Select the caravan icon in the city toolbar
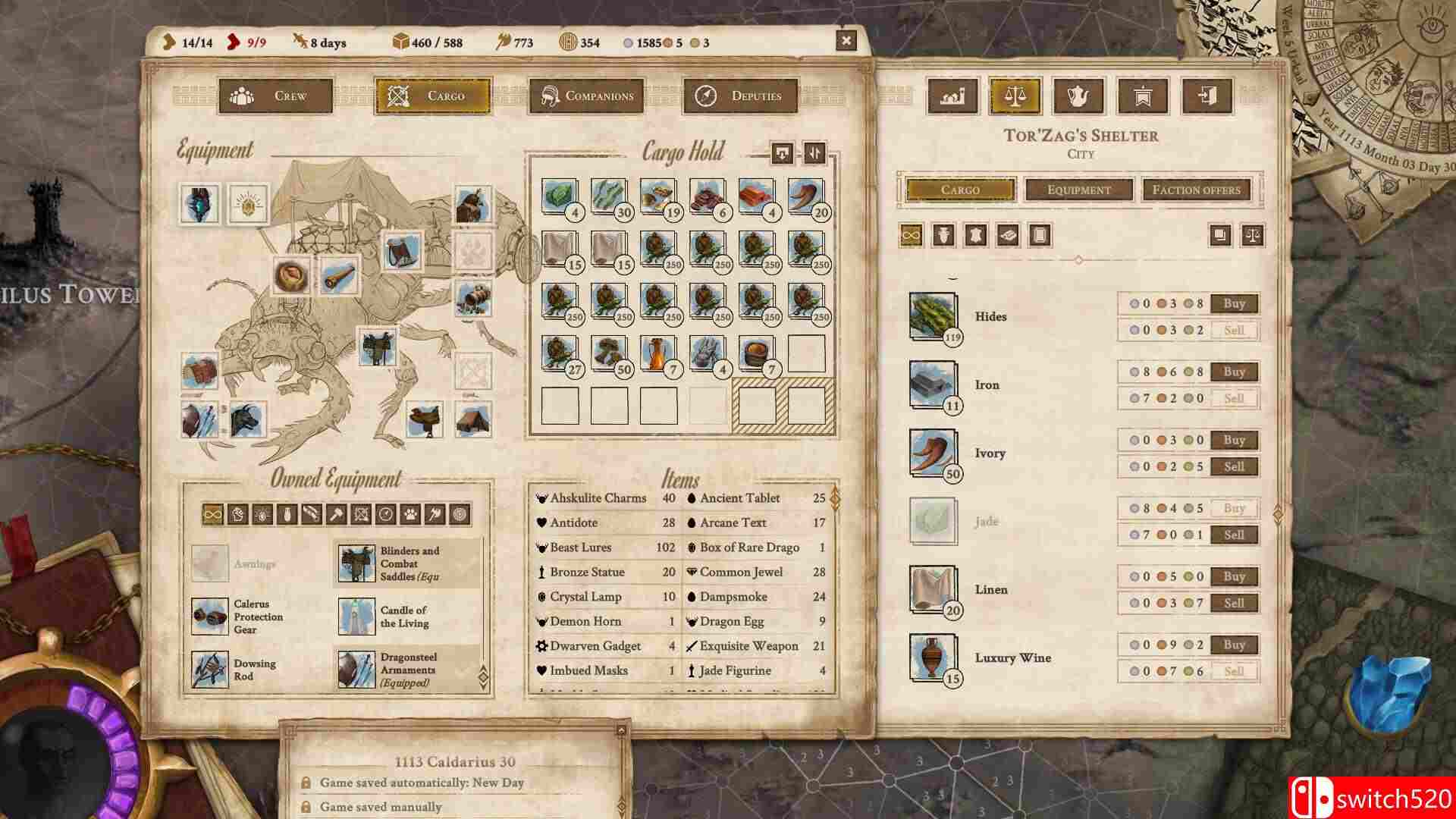The image size is (1456, 819). (x=952, y=97)
